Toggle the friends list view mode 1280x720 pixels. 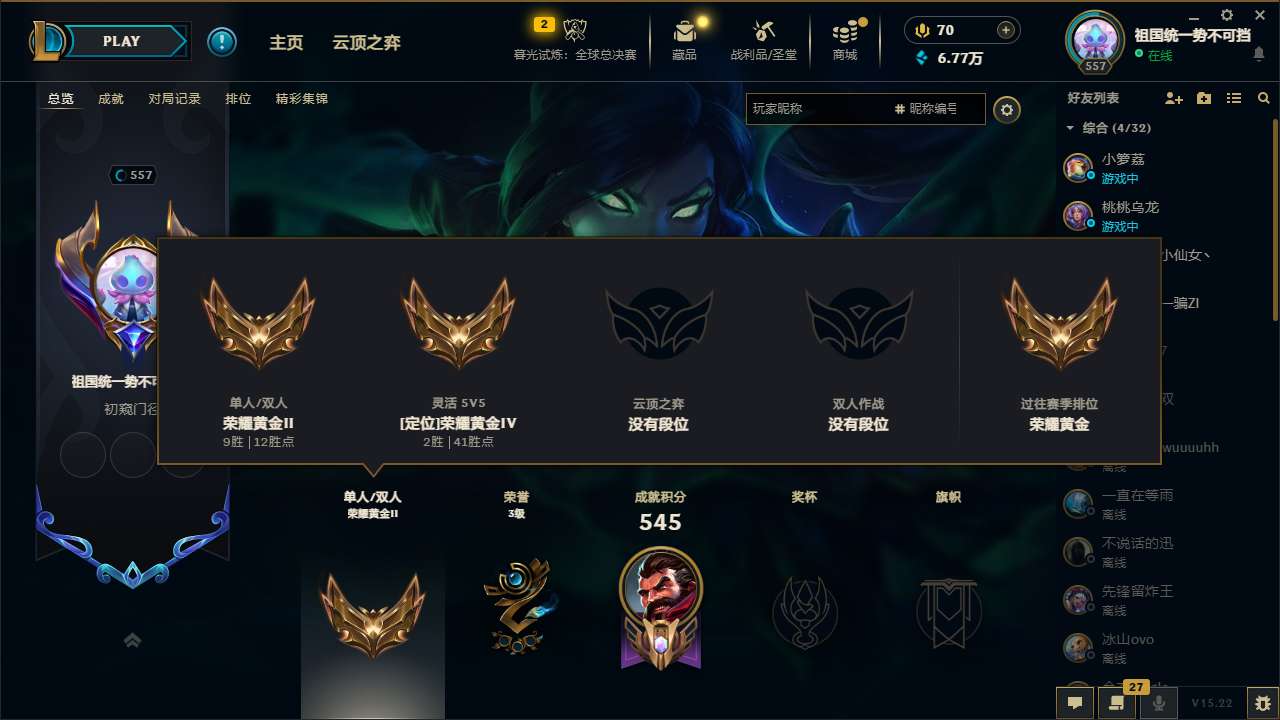point(1233,98)
